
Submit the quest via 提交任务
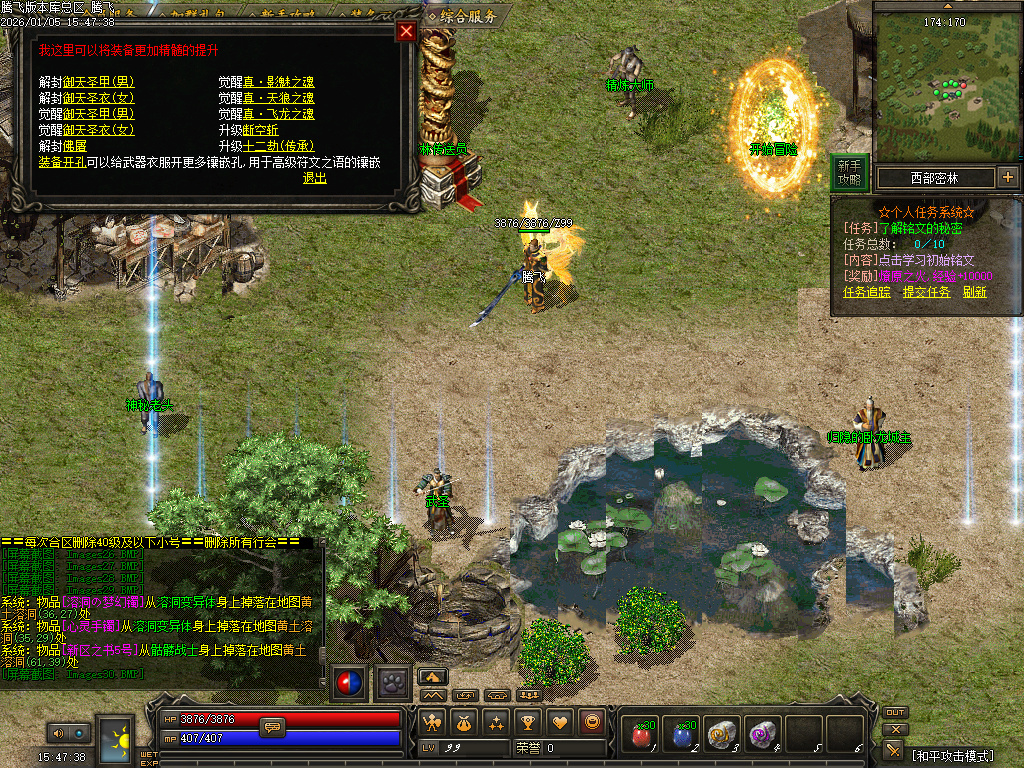[x=926, y=292]
